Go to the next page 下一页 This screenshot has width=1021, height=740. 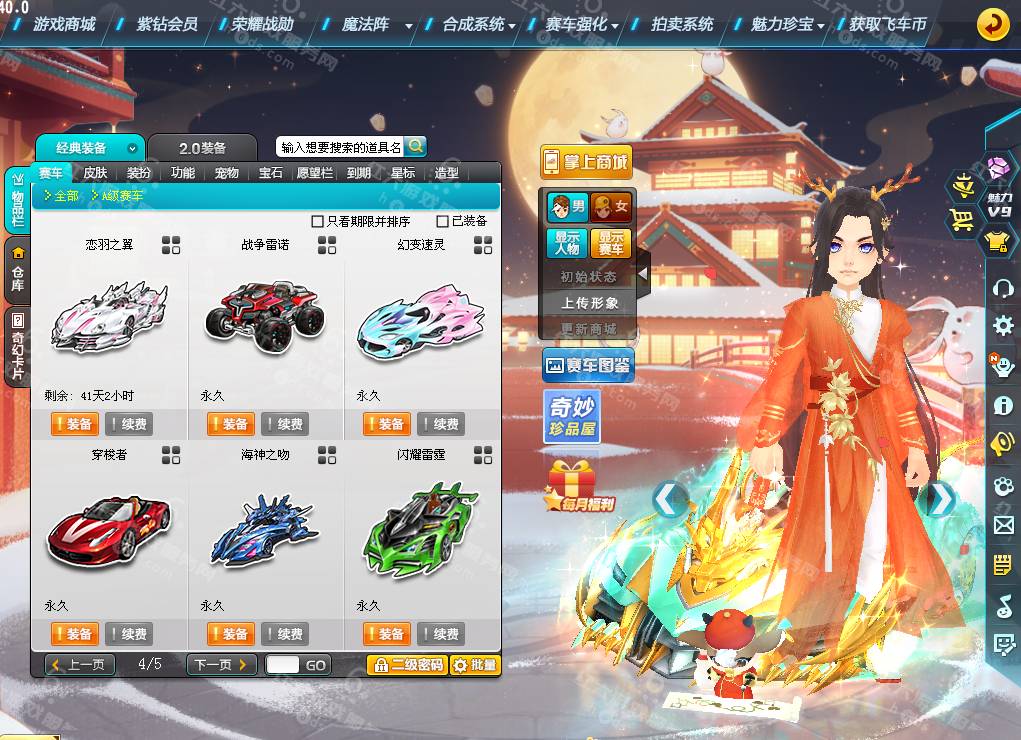click(x=220, y=665)
